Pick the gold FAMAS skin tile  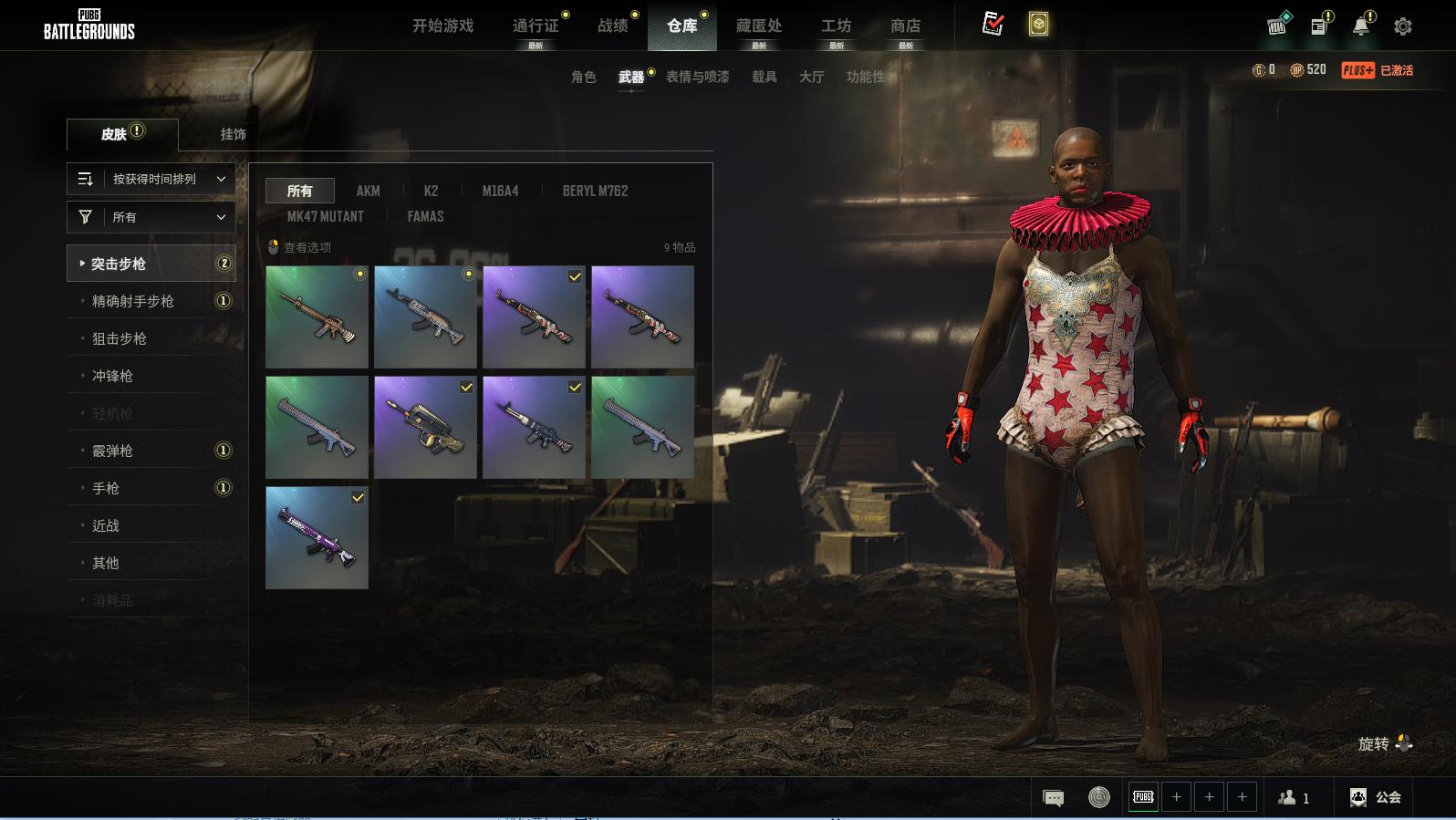[425, 427]
